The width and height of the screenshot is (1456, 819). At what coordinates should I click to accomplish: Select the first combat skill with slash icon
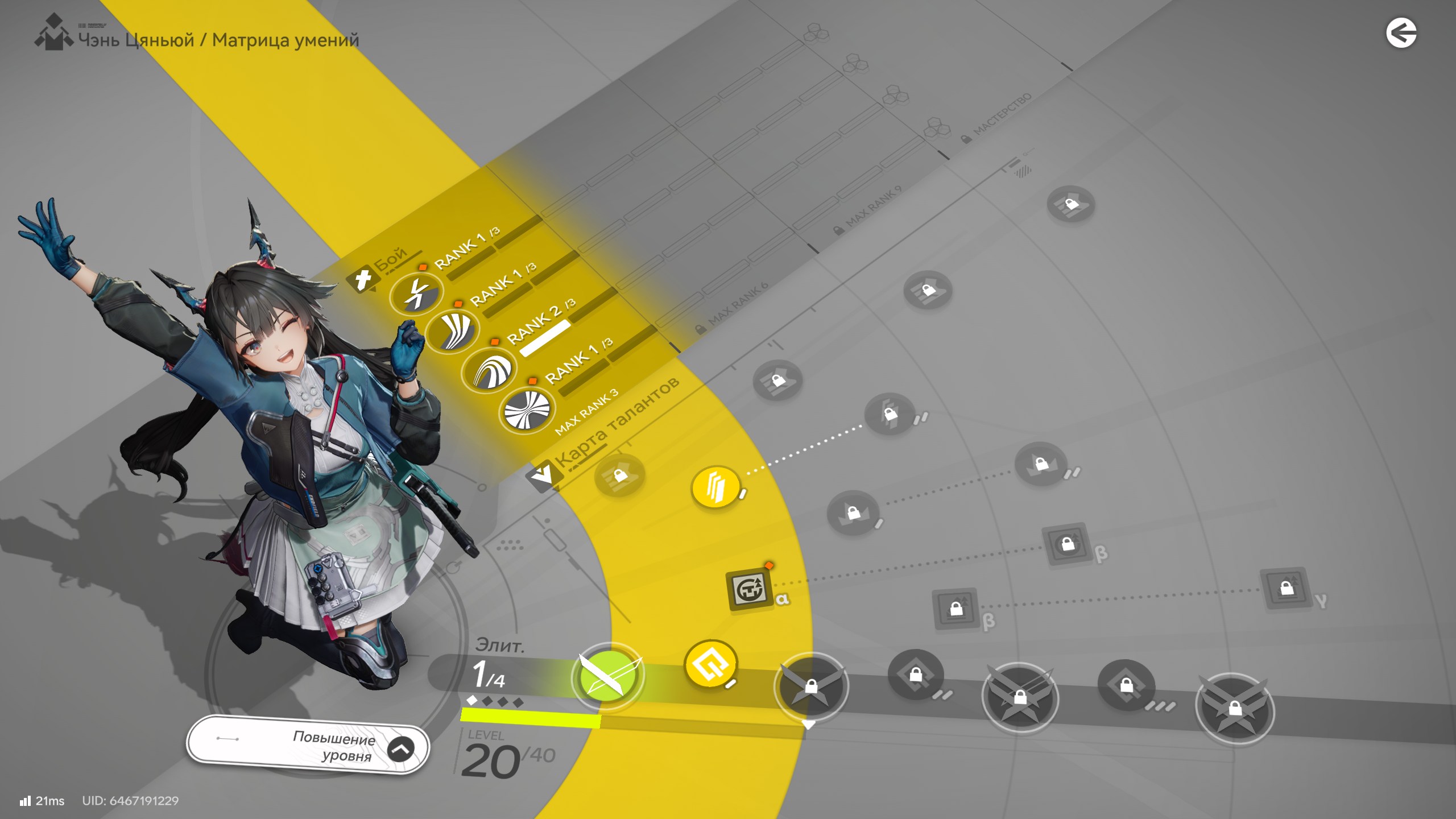point(417,294)
